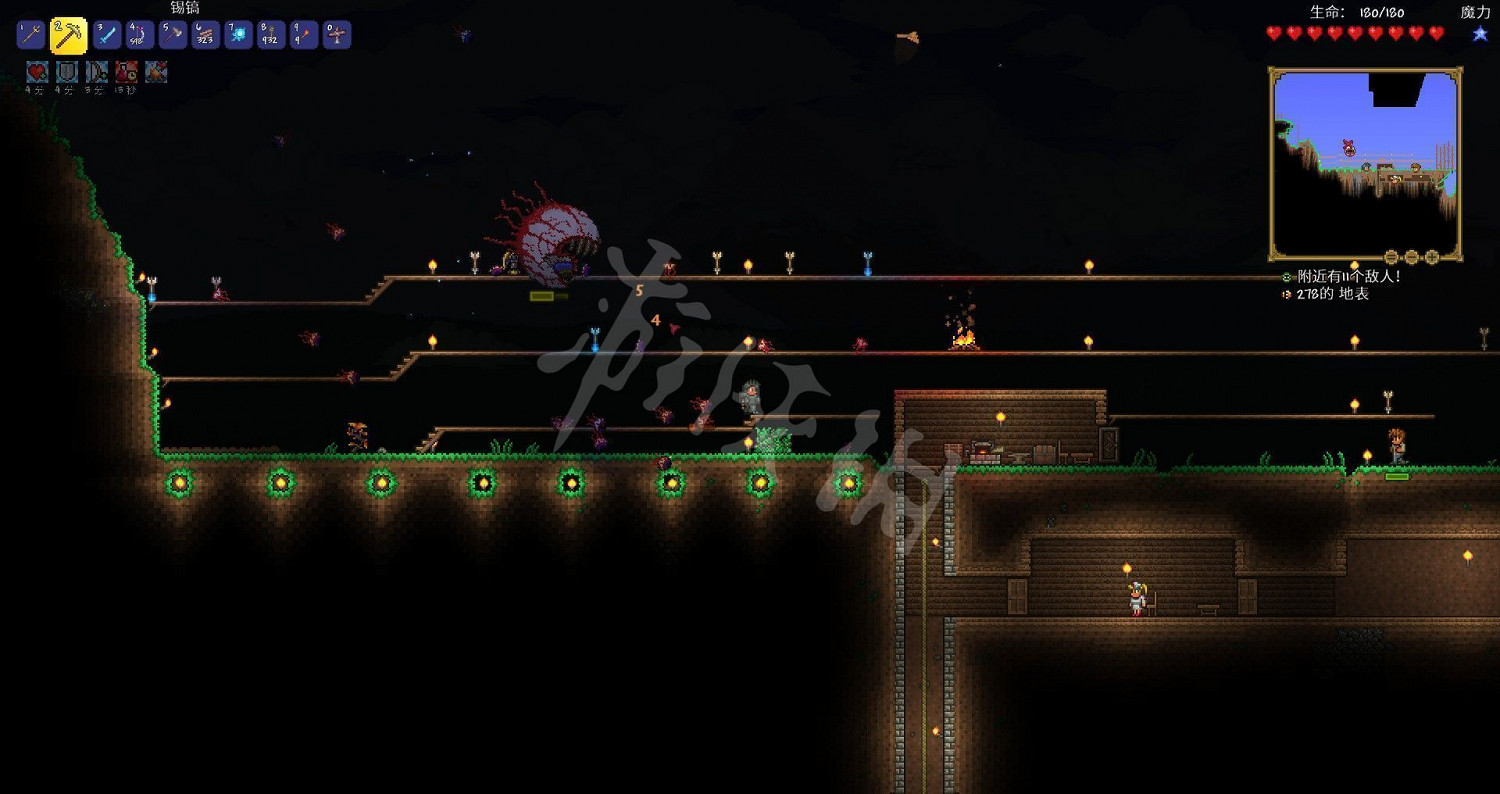Zoom in the minimap with the plus button

pyautogui.click(x=1432, y=257)
